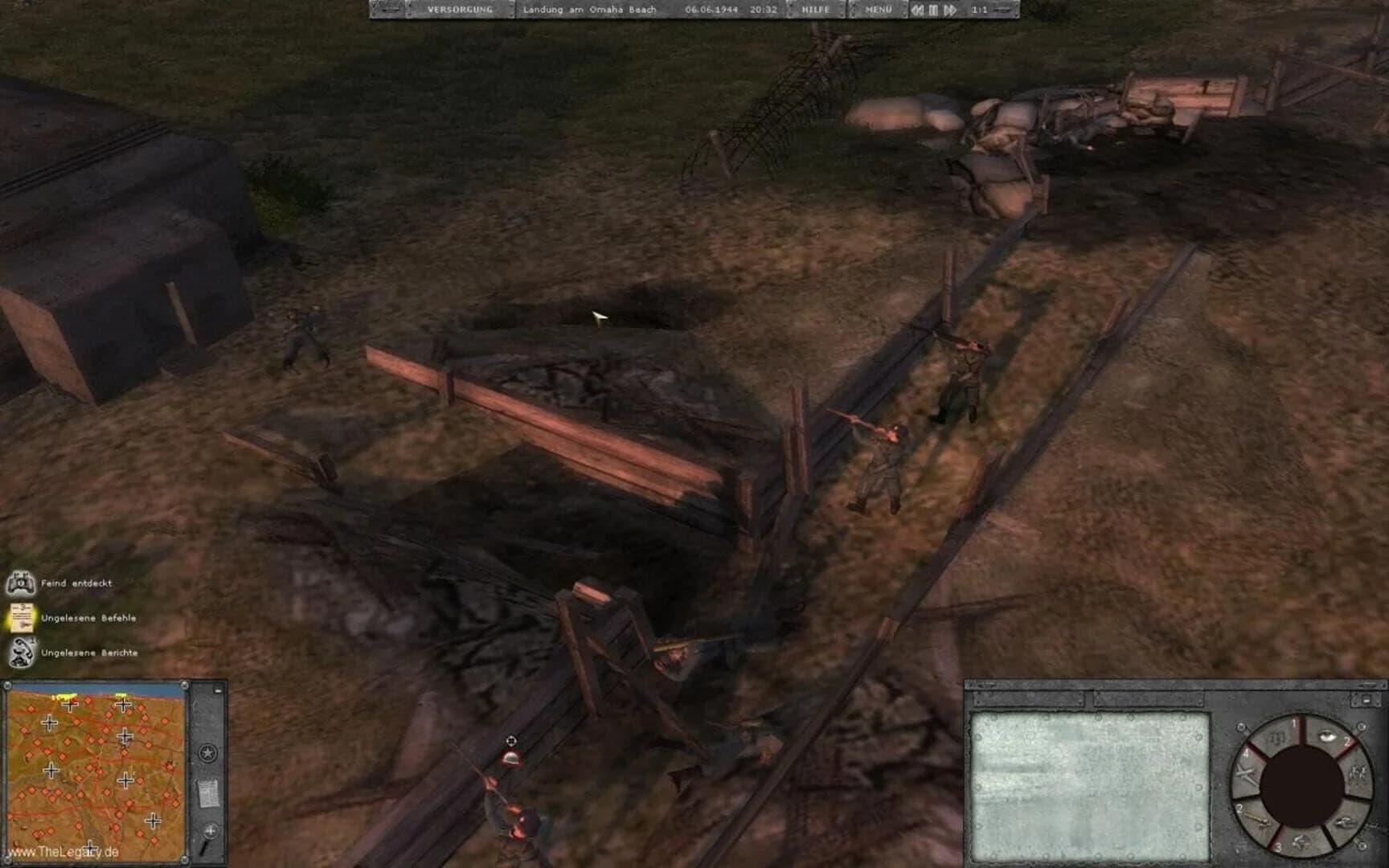Open the VERSORGUNG supply screen
Image resolution: width=1389 pixels, height=868 pixels.
point(459,10)
